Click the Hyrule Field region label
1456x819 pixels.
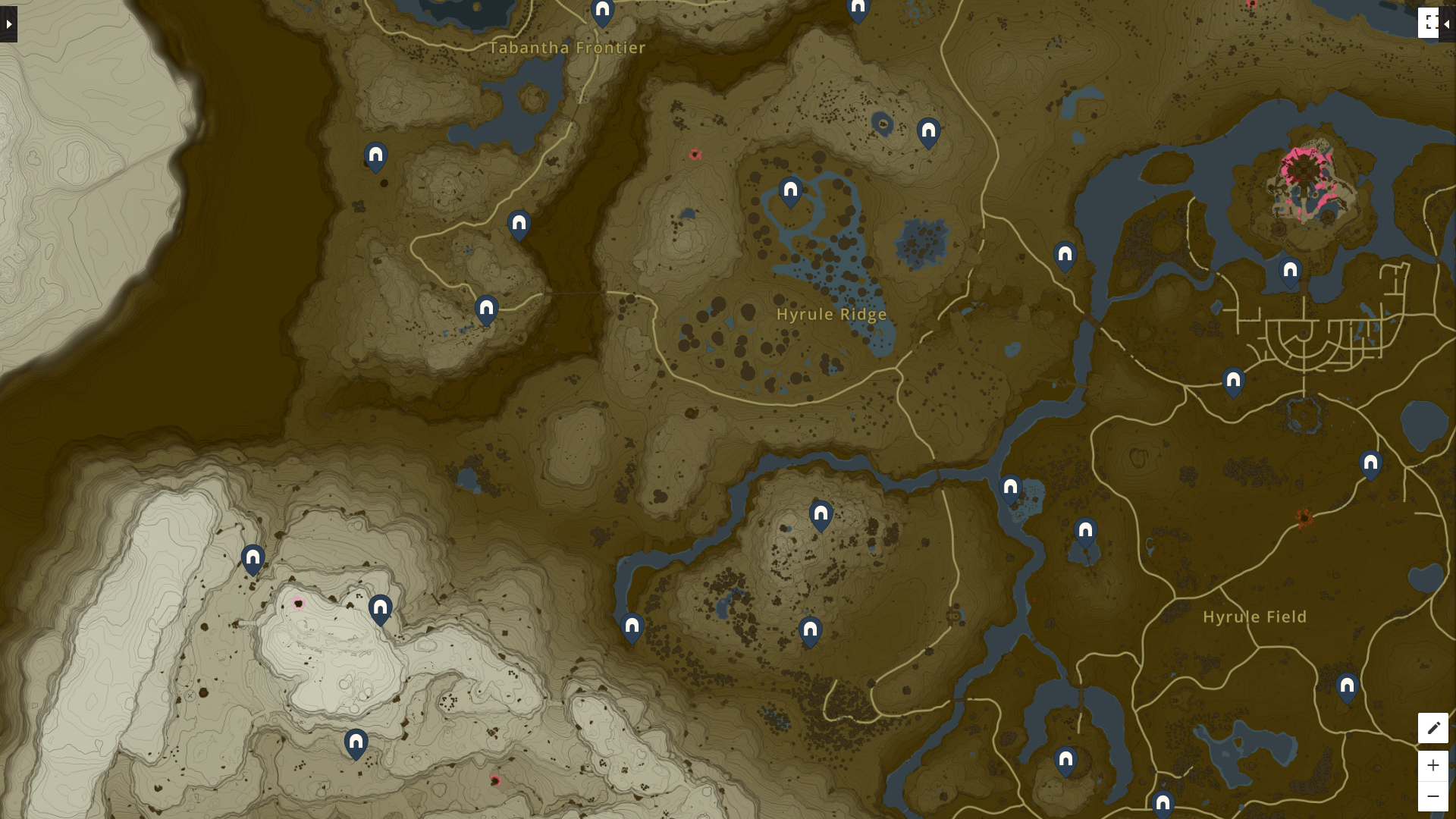[x=1254, y=617]
